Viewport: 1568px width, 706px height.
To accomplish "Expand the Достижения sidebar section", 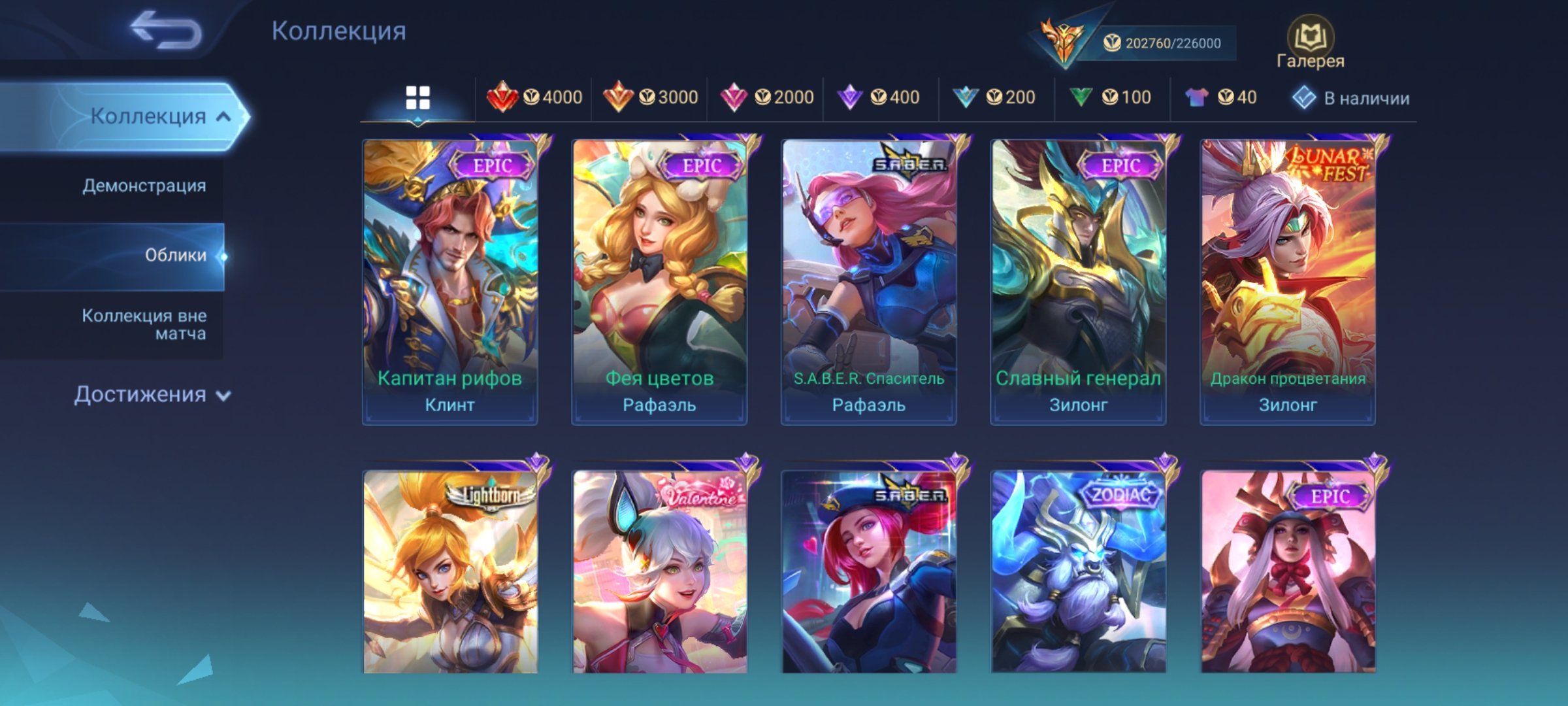I will point(152,395).
